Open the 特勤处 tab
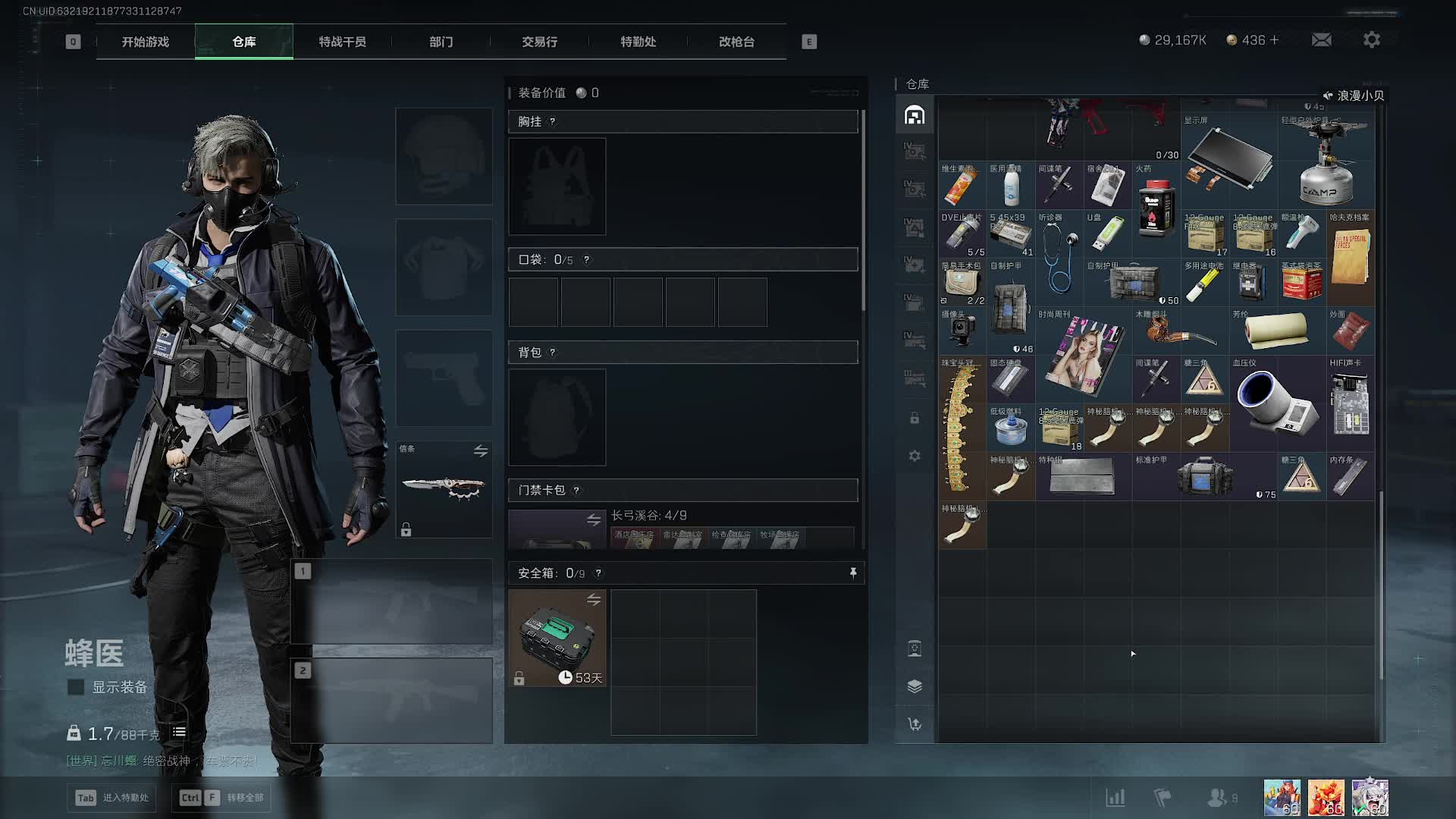The image size is (1456, 819). (638, 42)
